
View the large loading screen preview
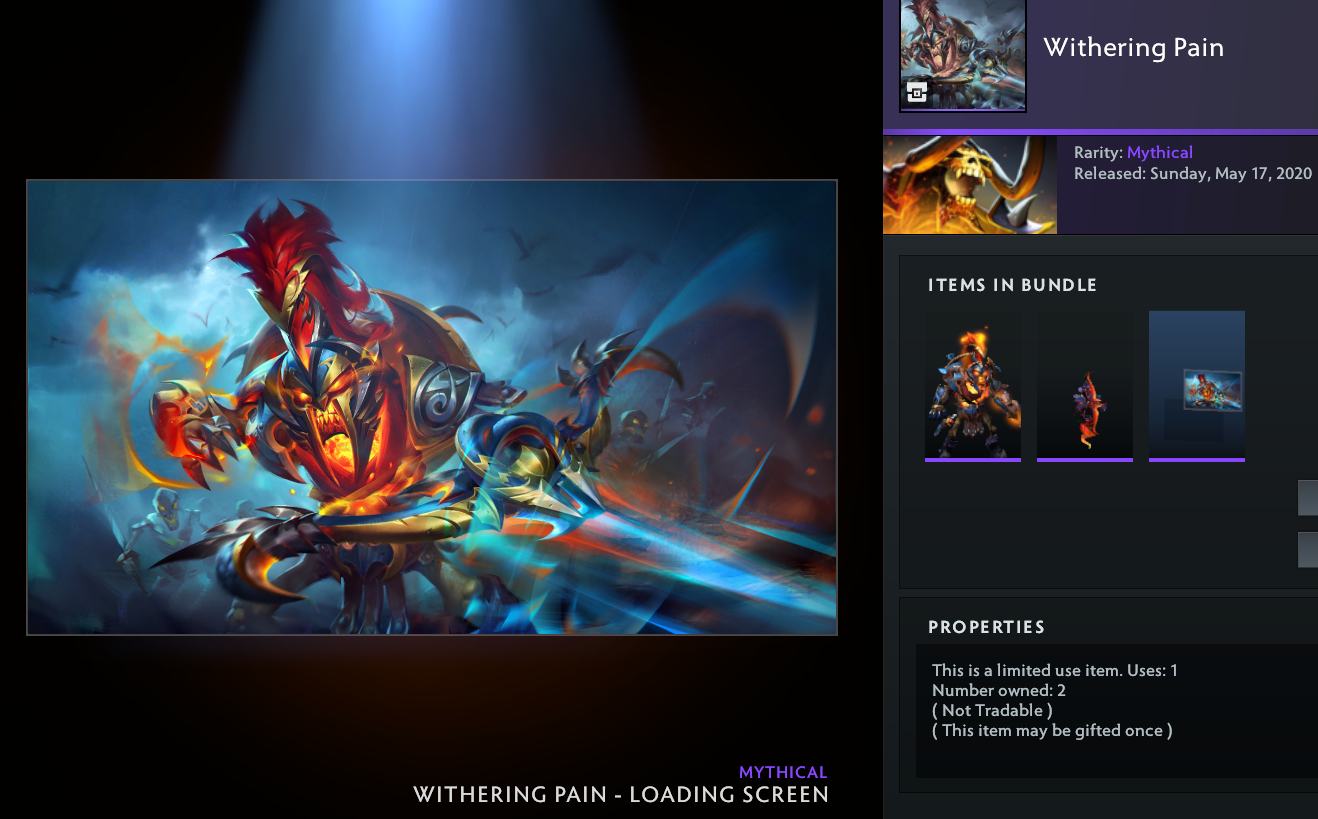click(431, 407)
